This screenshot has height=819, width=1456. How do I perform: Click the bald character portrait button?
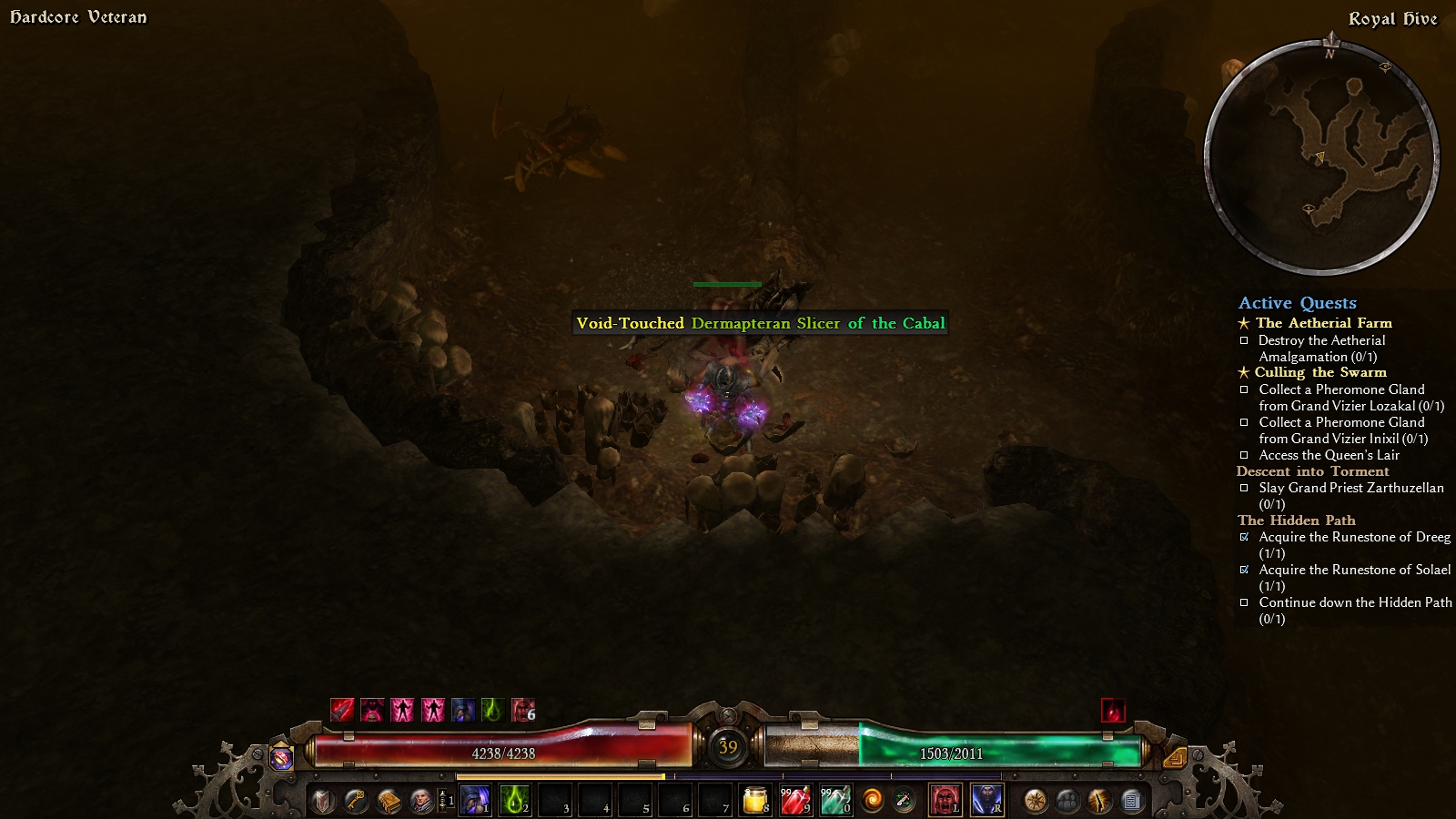421,801
